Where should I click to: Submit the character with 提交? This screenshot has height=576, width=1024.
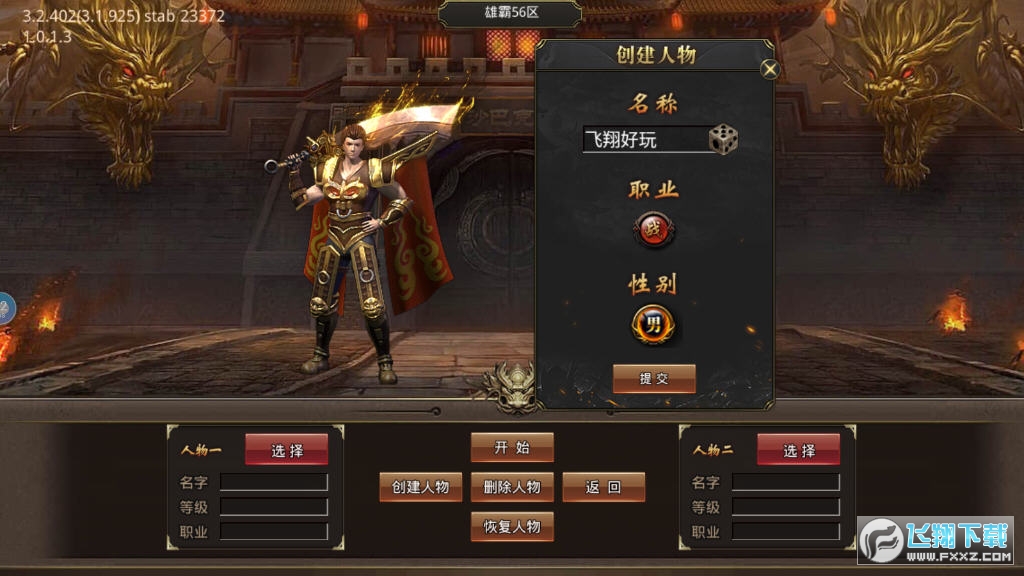(x=654, y=378)
